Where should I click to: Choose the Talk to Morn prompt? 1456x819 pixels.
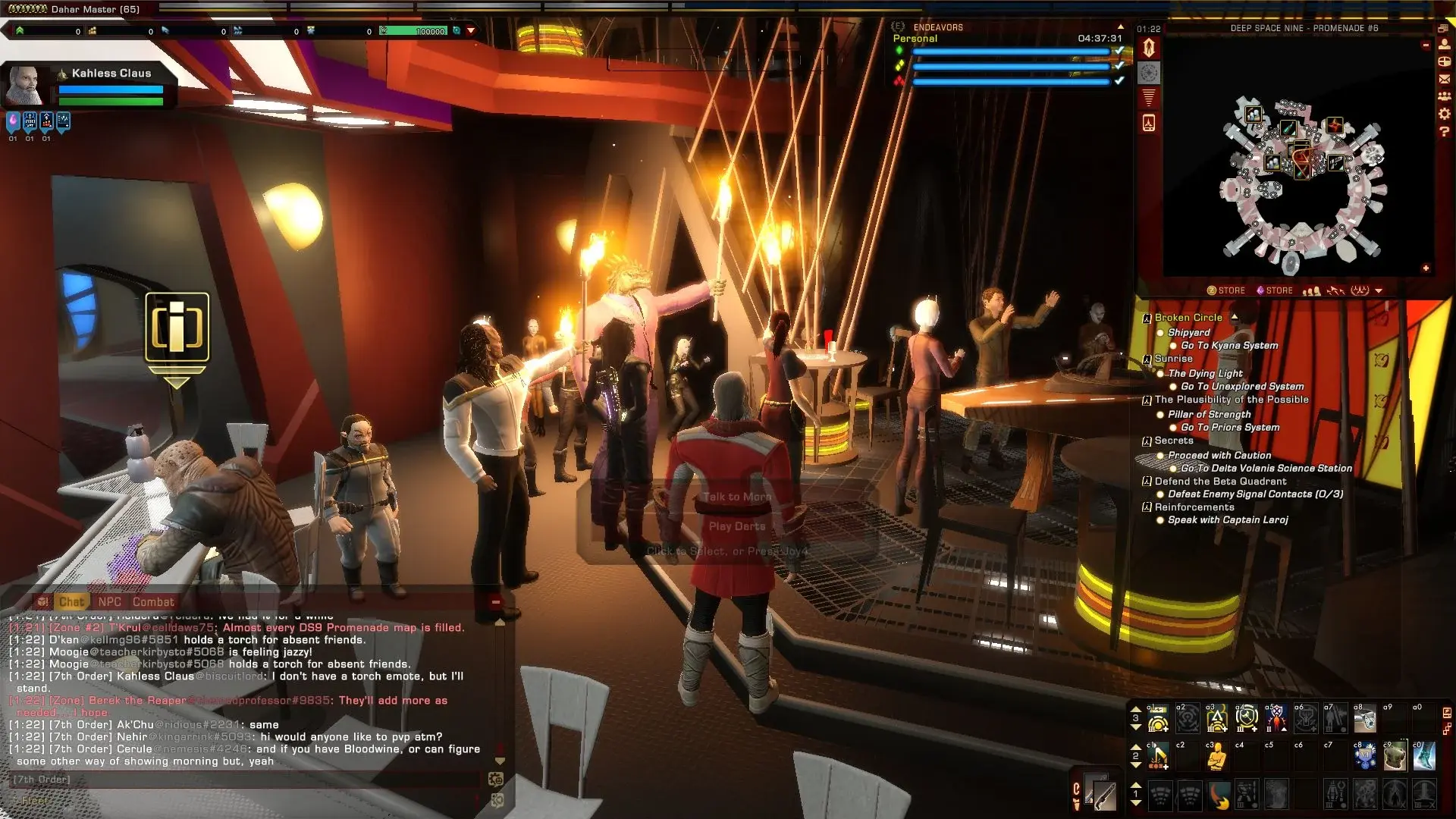(x=736, y=497)
